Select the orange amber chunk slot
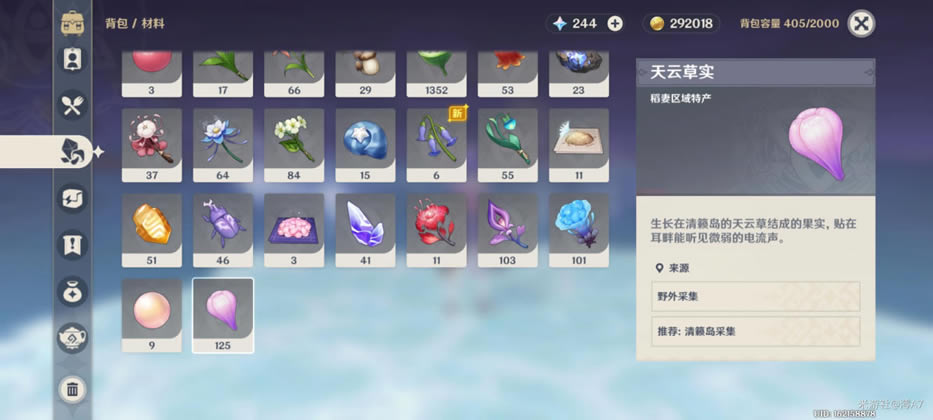The image size is (933, 420). 152,230
